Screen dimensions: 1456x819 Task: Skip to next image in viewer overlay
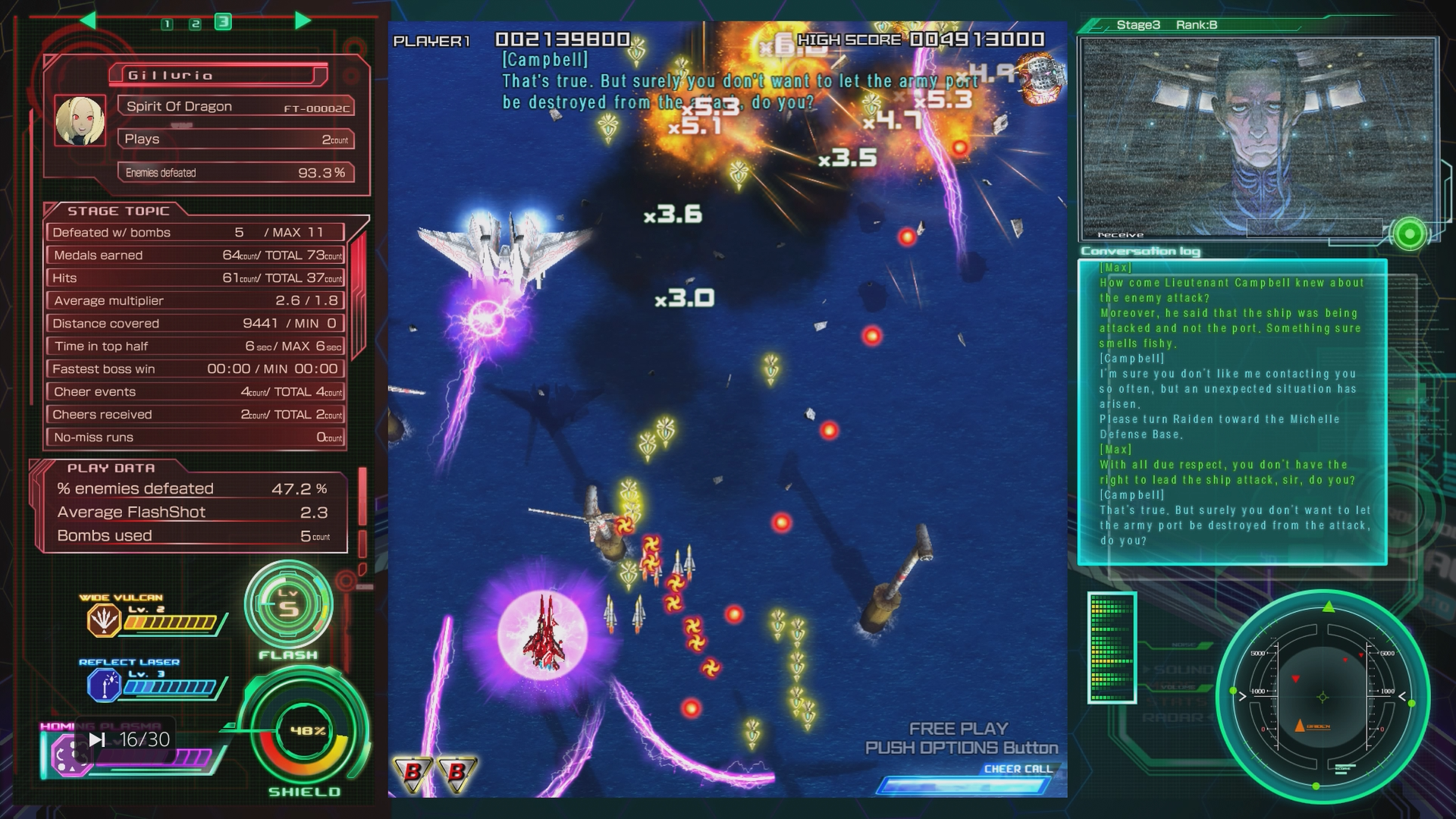(x=97, y=739)
